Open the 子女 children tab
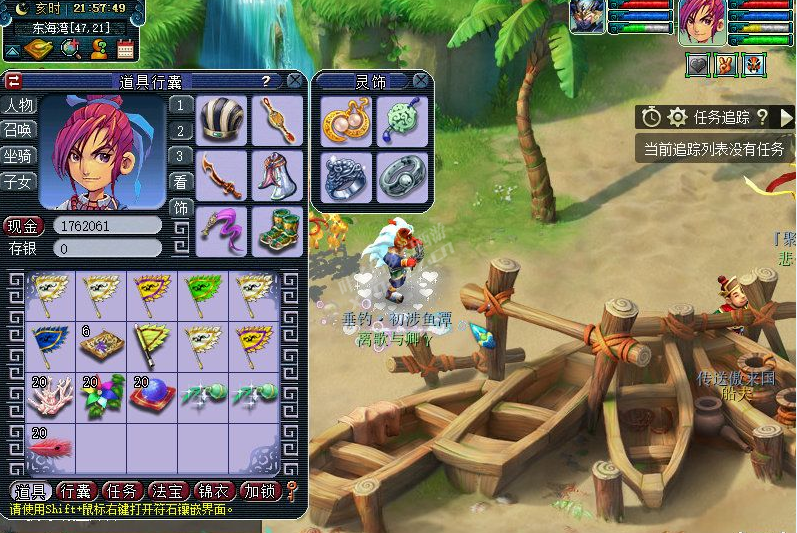797x533 pixels. click(19, 182)
